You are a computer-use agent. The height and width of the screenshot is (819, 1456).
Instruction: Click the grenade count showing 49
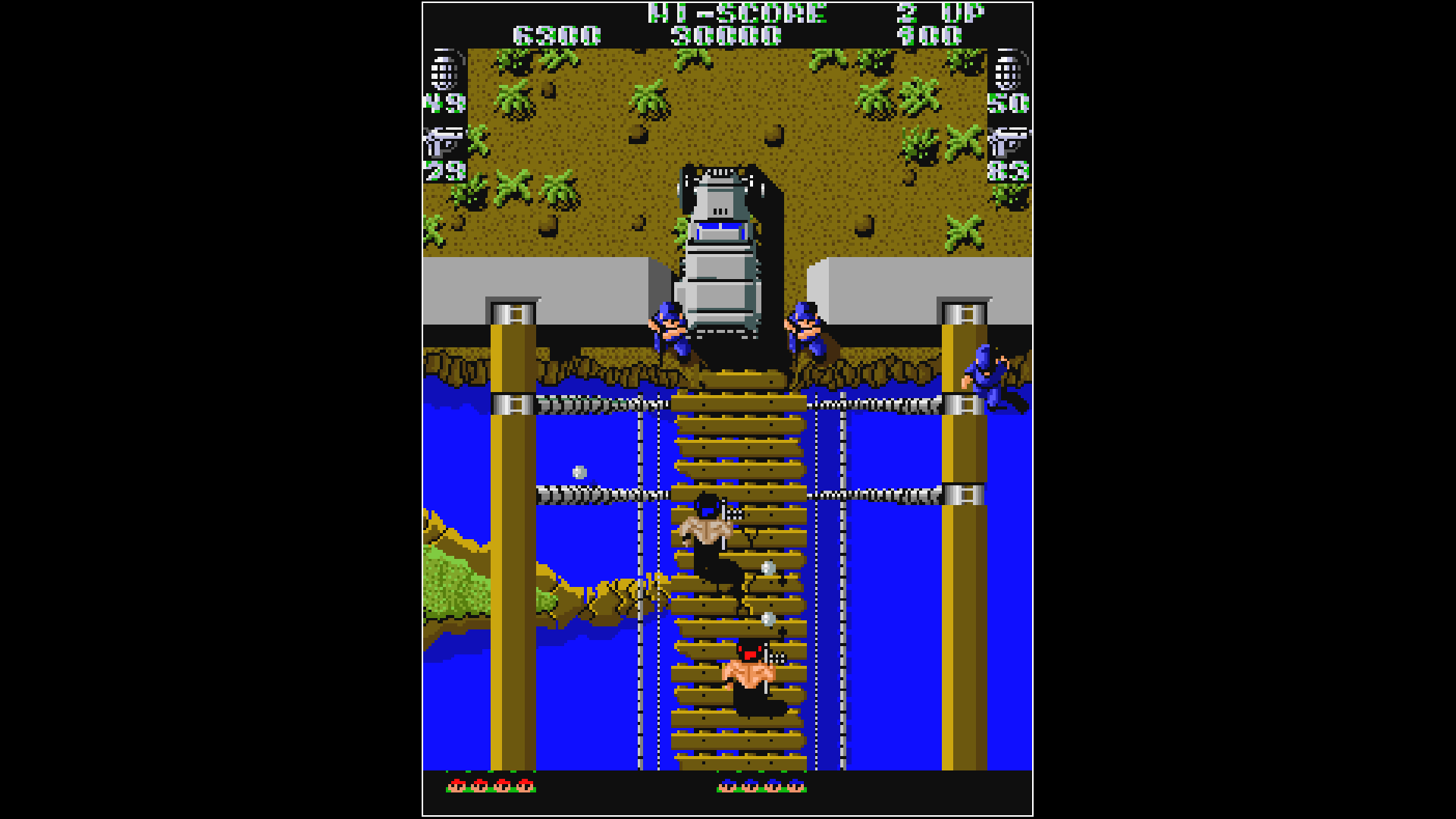click(x=446, y=102)
